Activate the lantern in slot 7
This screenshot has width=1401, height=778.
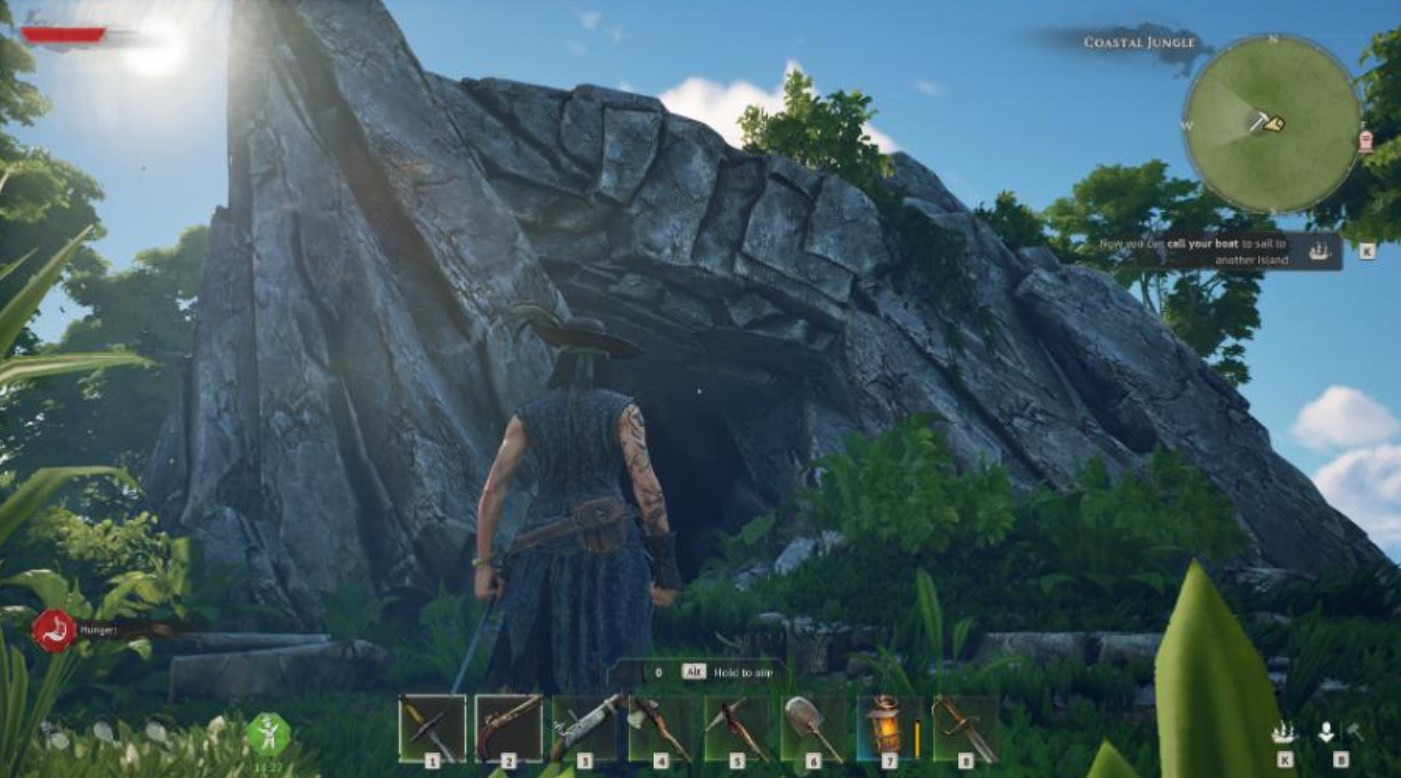pyautogui.click(x=889, y=728)
